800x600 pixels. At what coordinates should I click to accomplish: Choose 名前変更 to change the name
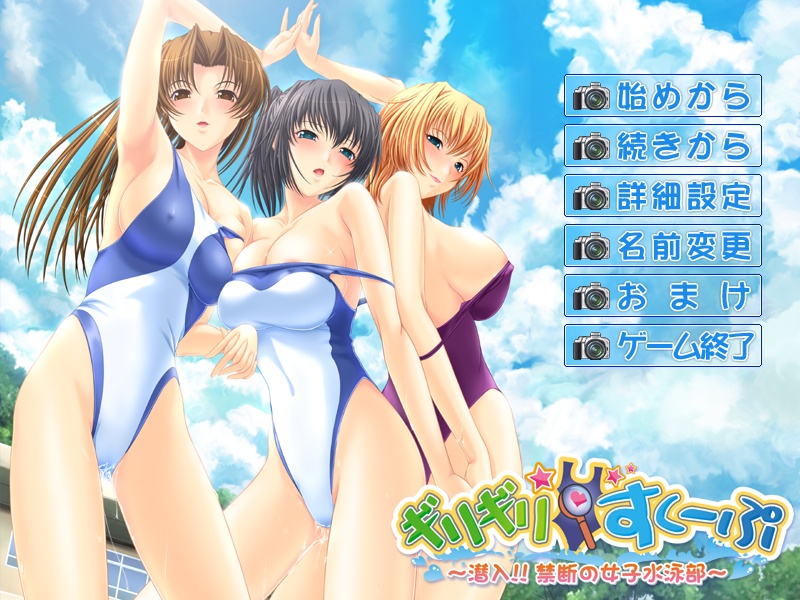click(x=663, y=245)
